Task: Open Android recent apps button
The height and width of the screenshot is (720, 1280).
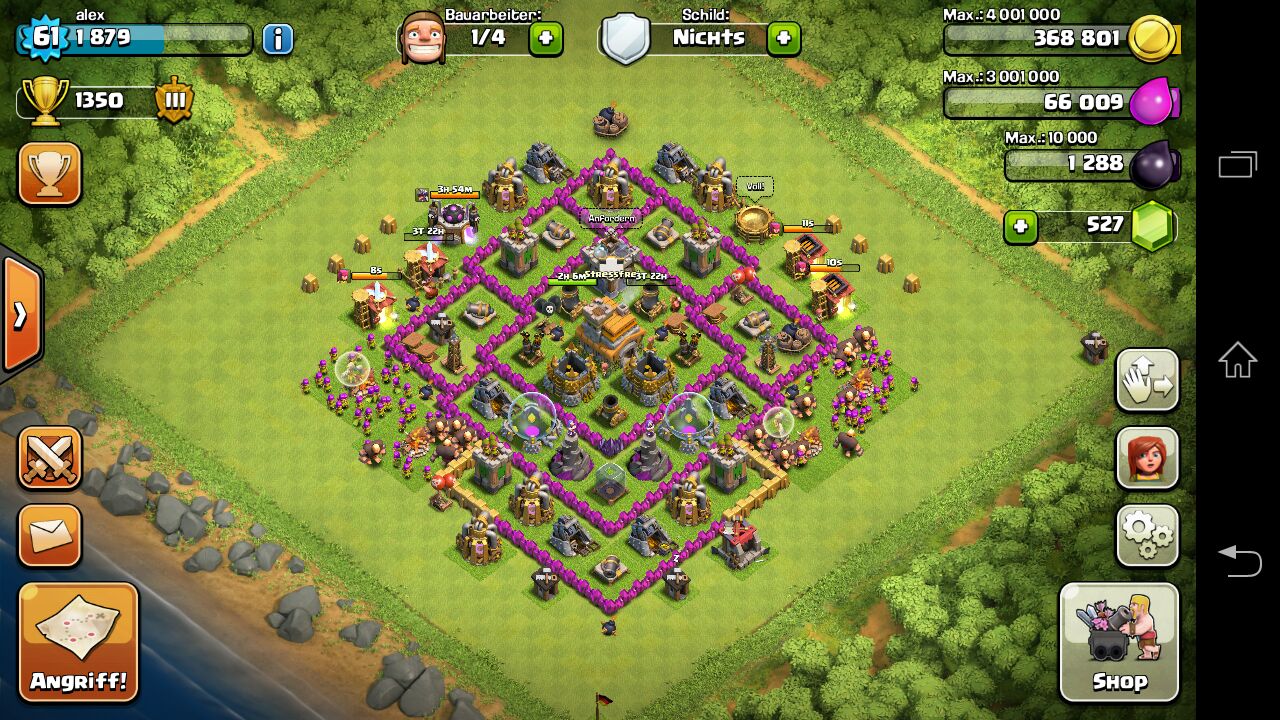Action: tap(1237, 165)
